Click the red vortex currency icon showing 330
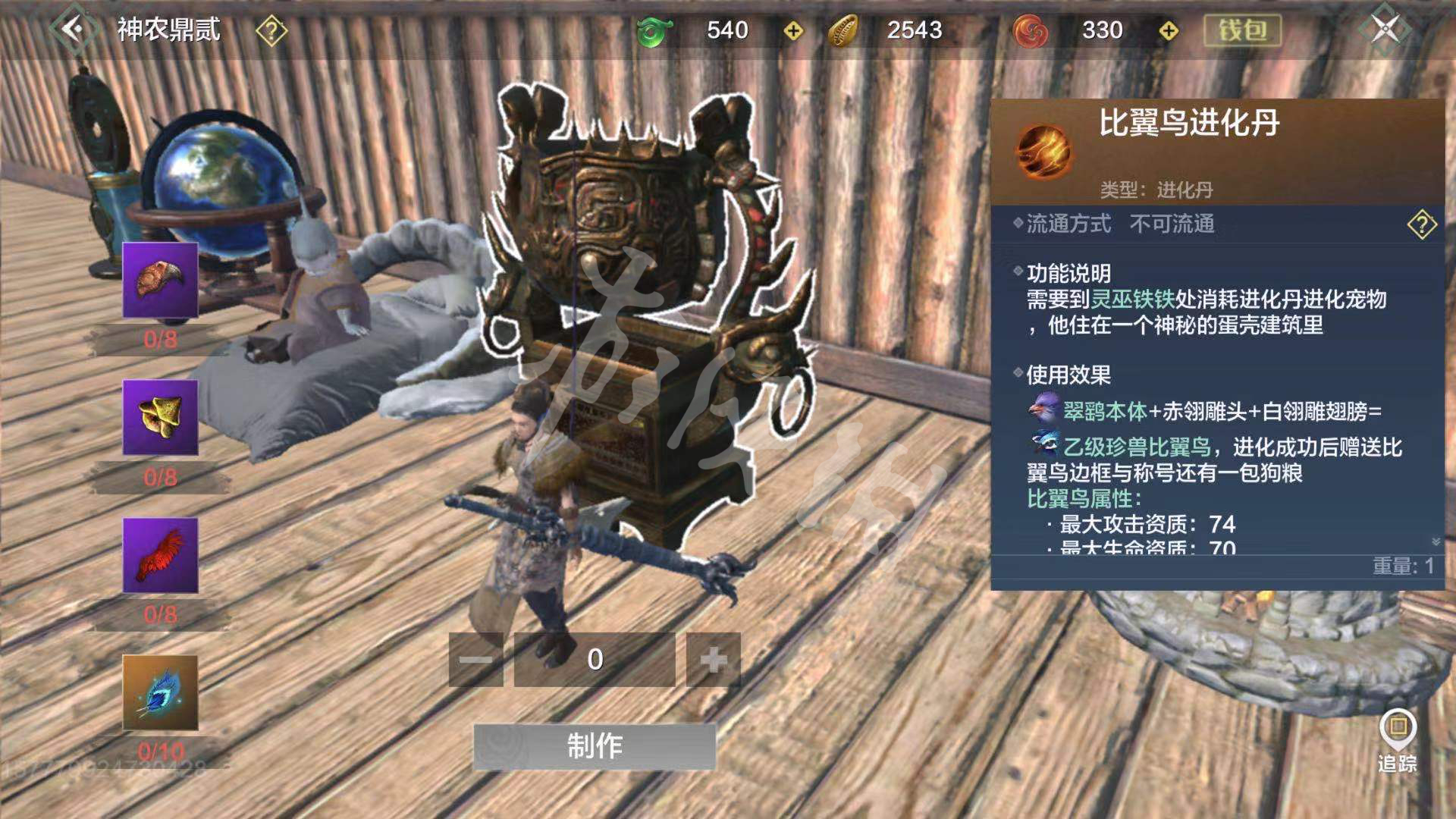 tap(1032, 31)
